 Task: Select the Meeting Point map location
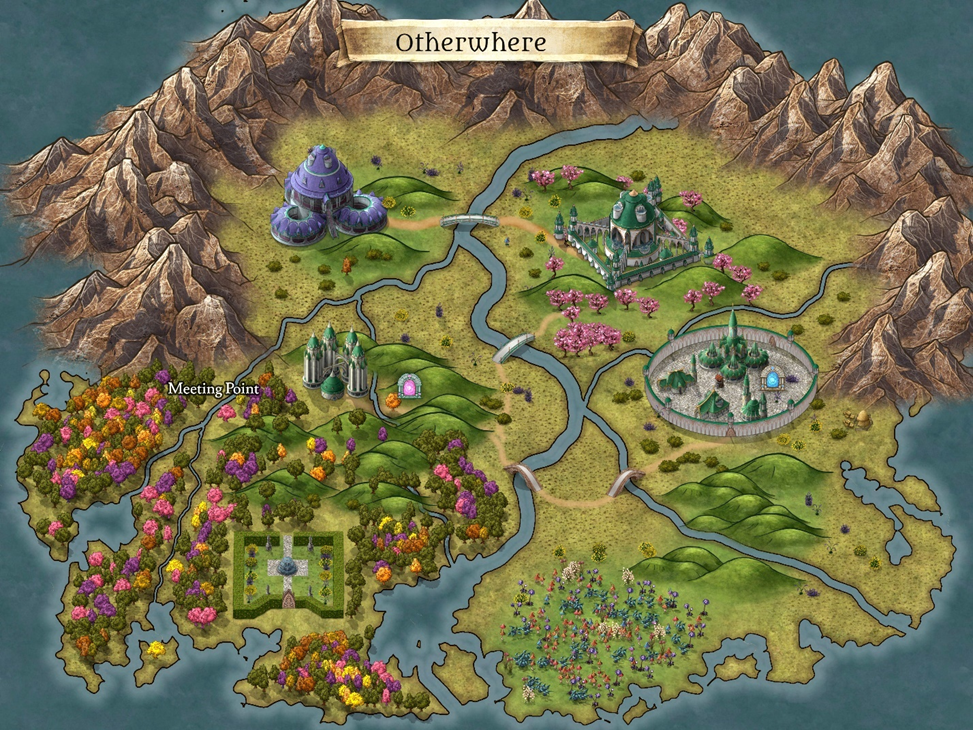pyautogui.click(x=213, y=388)
